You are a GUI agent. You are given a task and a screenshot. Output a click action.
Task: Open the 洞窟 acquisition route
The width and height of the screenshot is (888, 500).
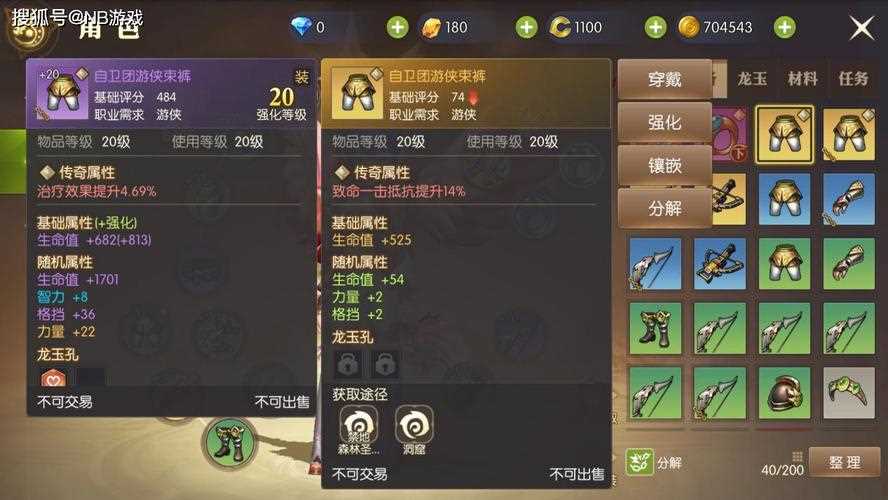pos(414,429)
